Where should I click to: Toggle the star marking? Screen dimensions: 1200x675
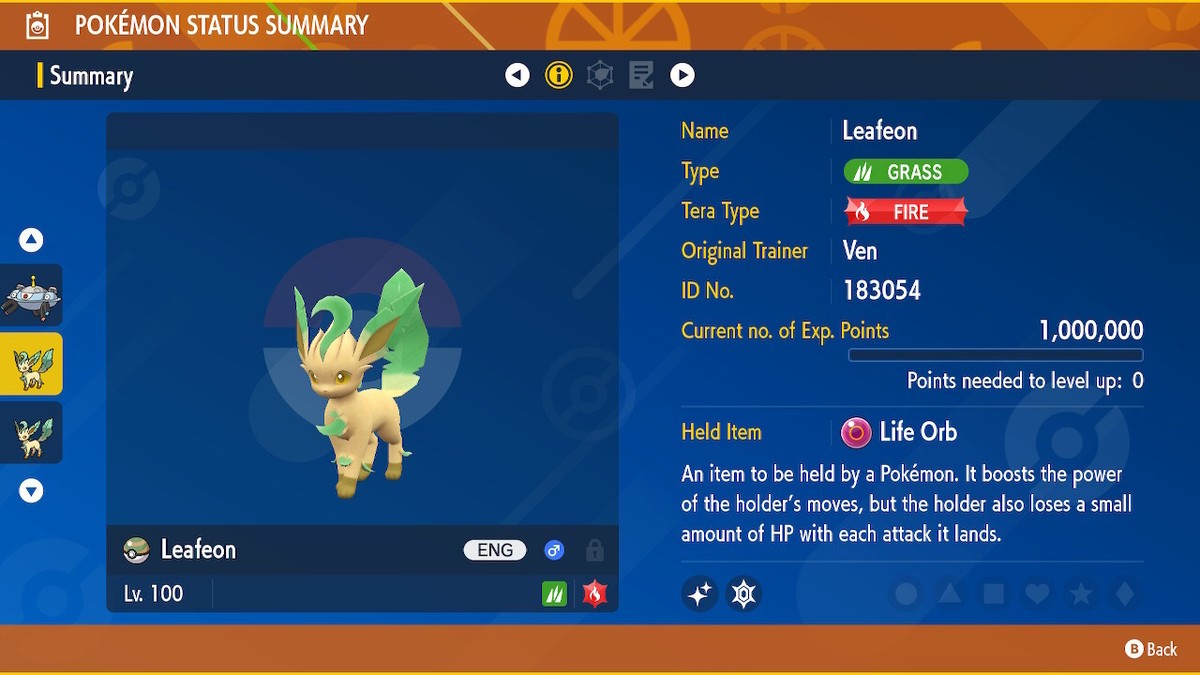(1081, 594)
